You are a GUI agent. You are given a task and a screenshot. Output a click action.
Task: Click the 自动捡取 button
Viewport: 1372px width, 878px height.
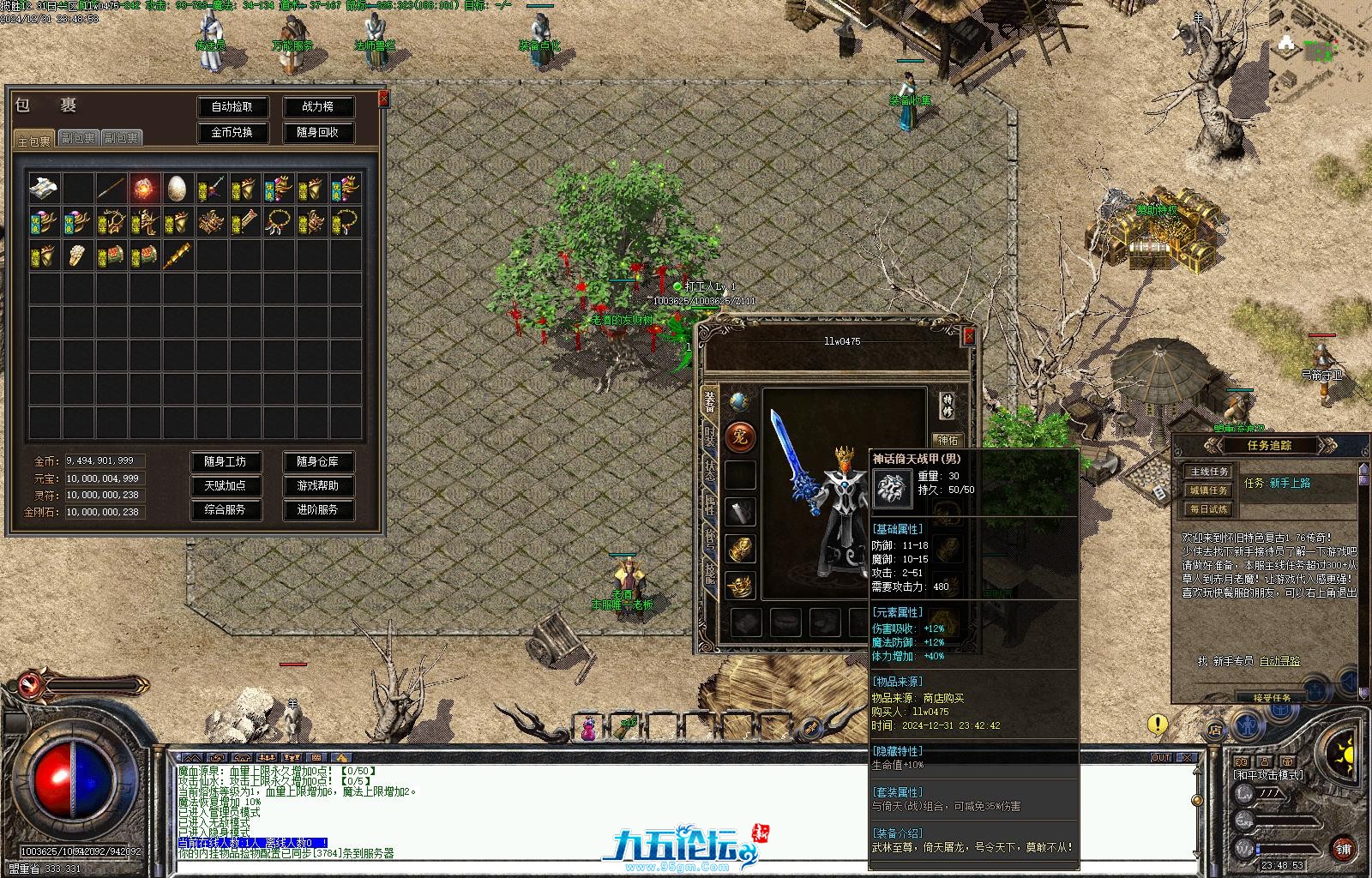click(x=232, y=107)
